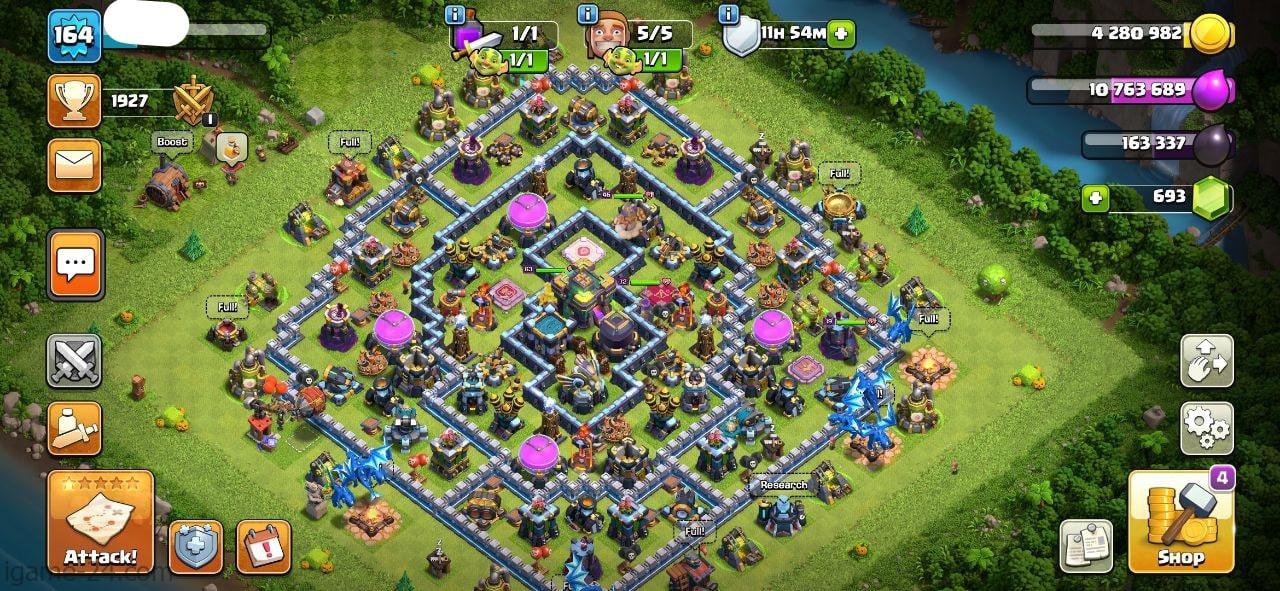Click the level 164 experience badge
The height and width of the screenshot is (591, 1280).
coord(74,36)
